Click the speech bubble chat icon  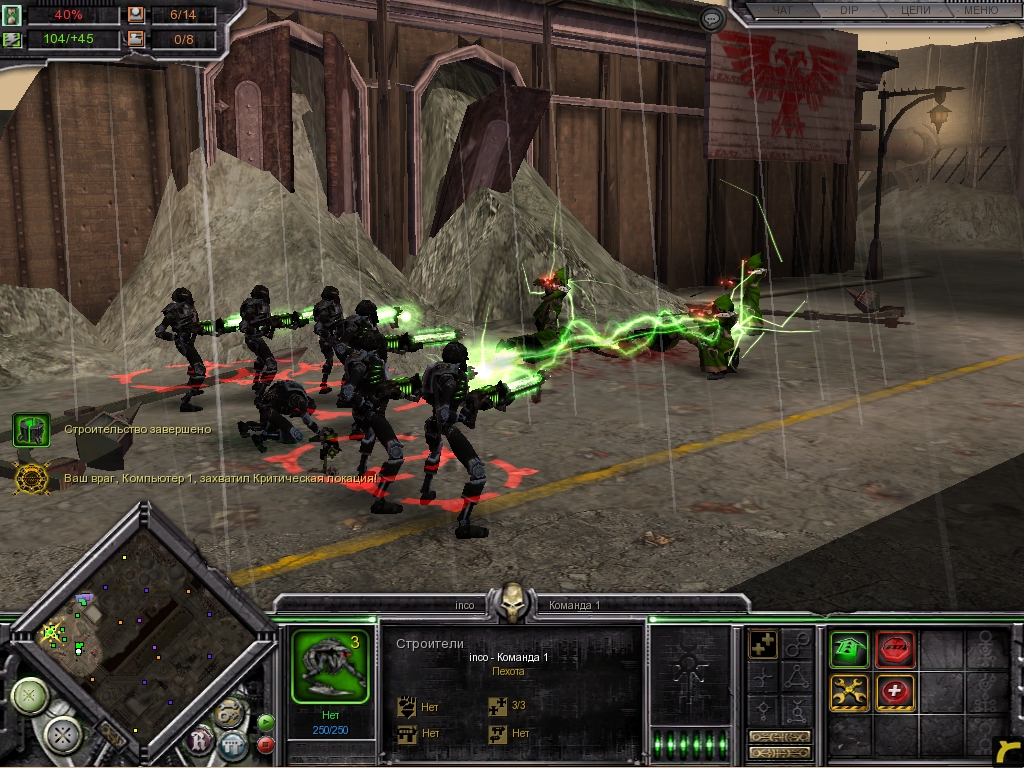click(712, 18)
